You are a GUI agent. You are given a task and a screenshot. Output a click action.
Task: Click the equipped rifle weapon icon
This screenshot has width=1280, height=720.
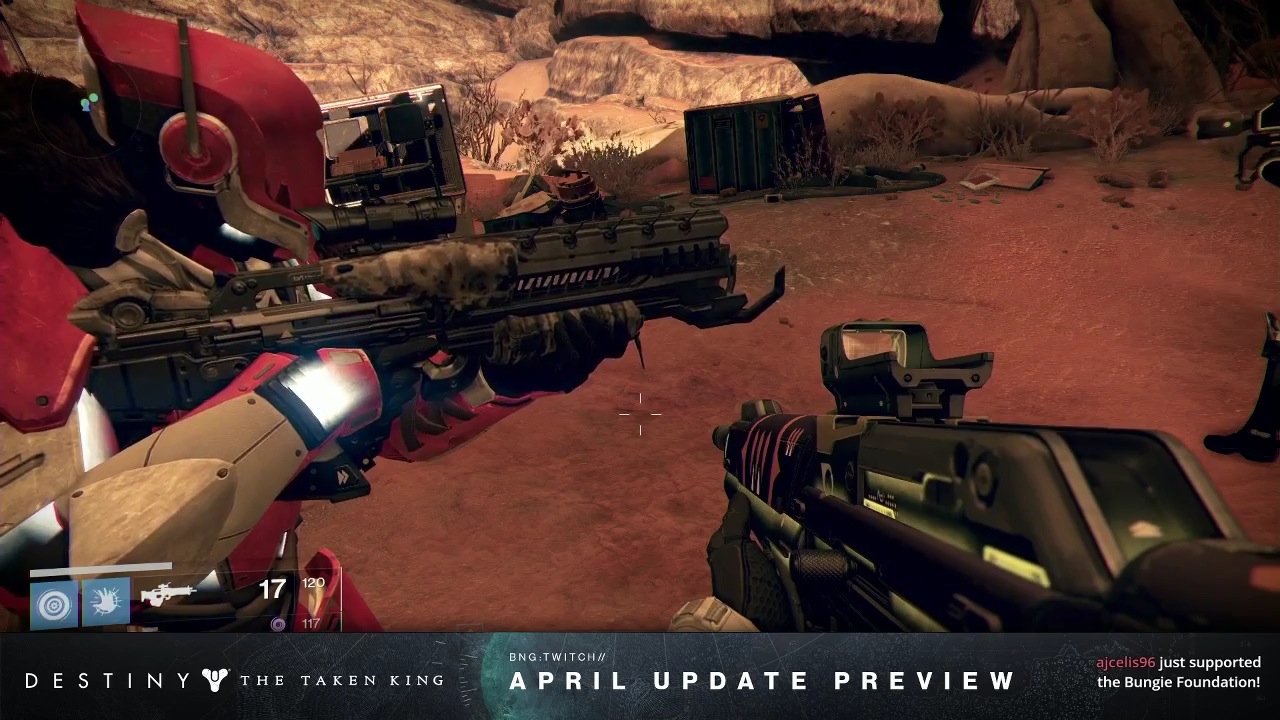coord(167,594)
